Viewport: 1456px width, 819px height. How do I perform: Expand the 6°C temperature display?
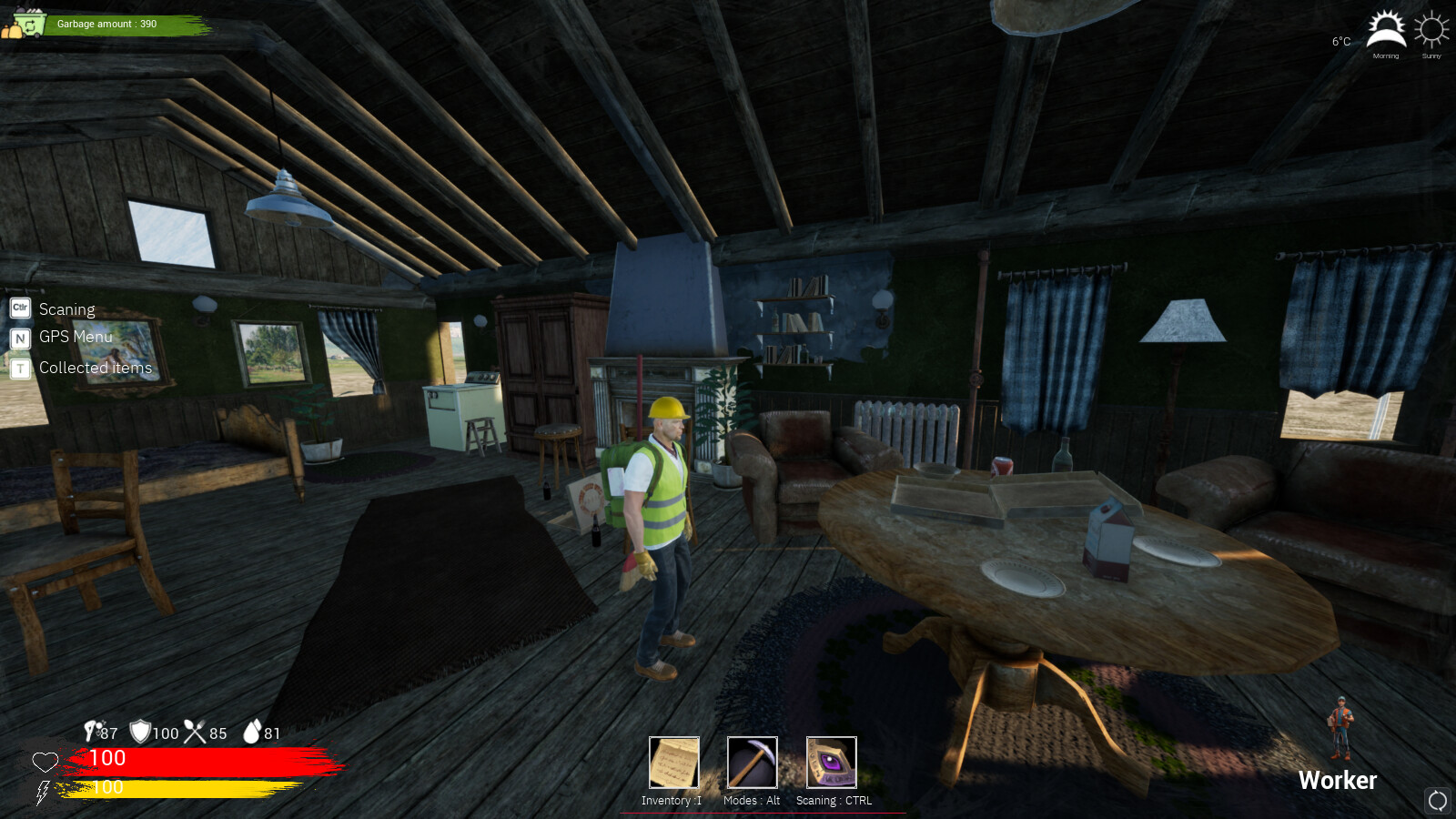click(1339, 40)
